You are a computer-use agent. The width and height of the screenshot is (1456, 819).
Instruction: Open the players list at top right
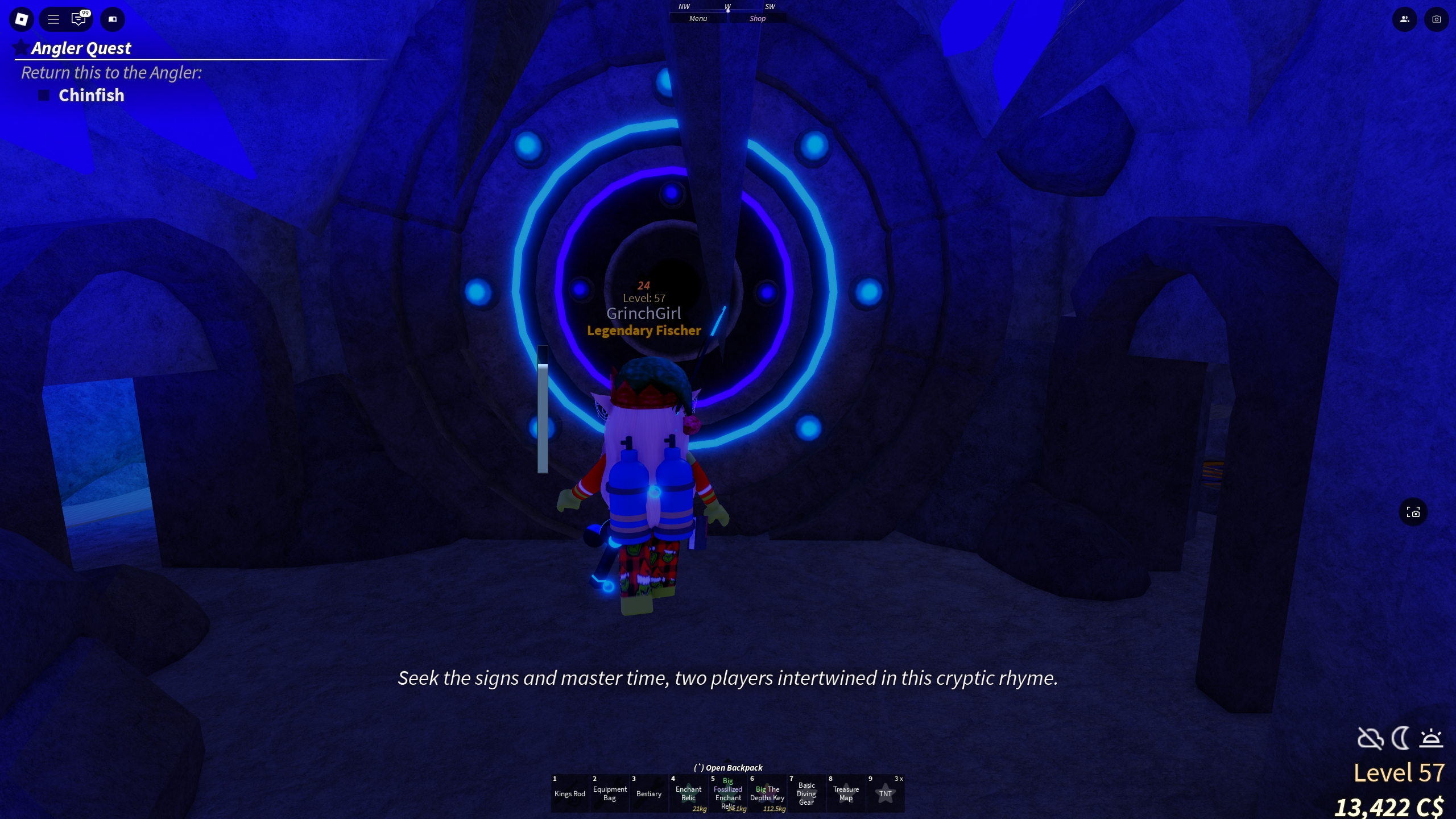coord(1404,19)
